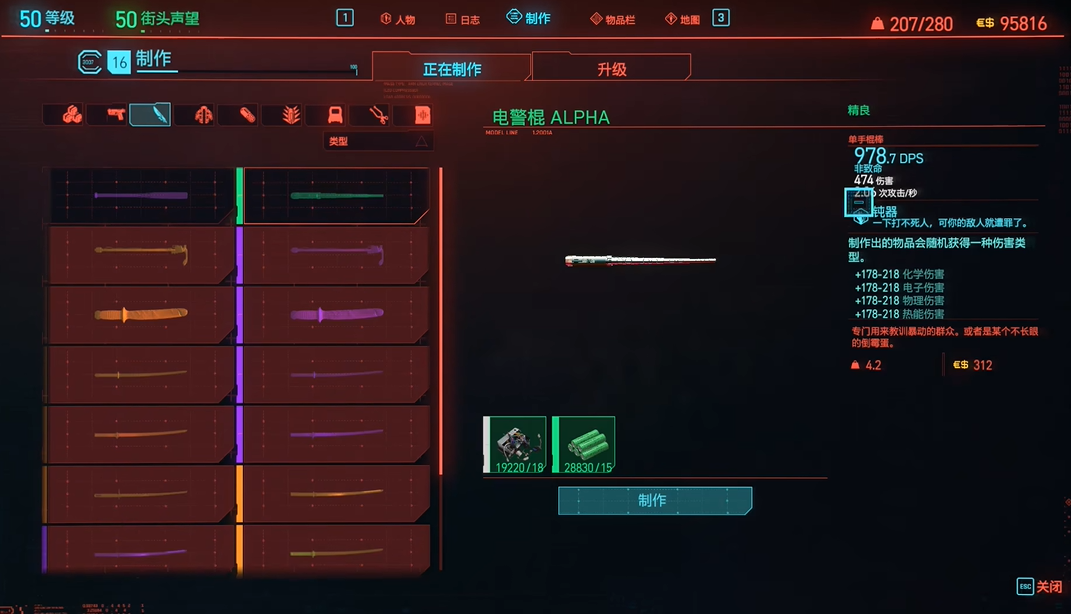Craft the electric baton with 制作 button
Image resolution: width=1071 pixels, height=614 pixels.
(654, 500)
